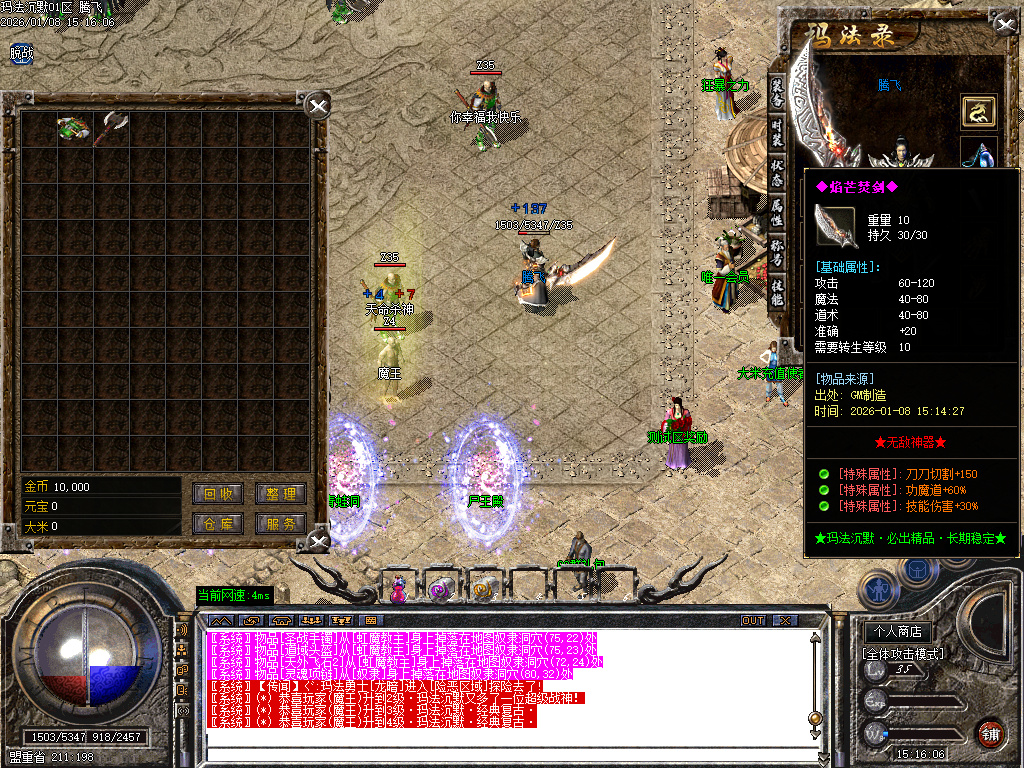Screen dimensions: 1024x768
Task: Open the 个人商店 personal shop
Action: pyautogui.click(x=897, y=632)
